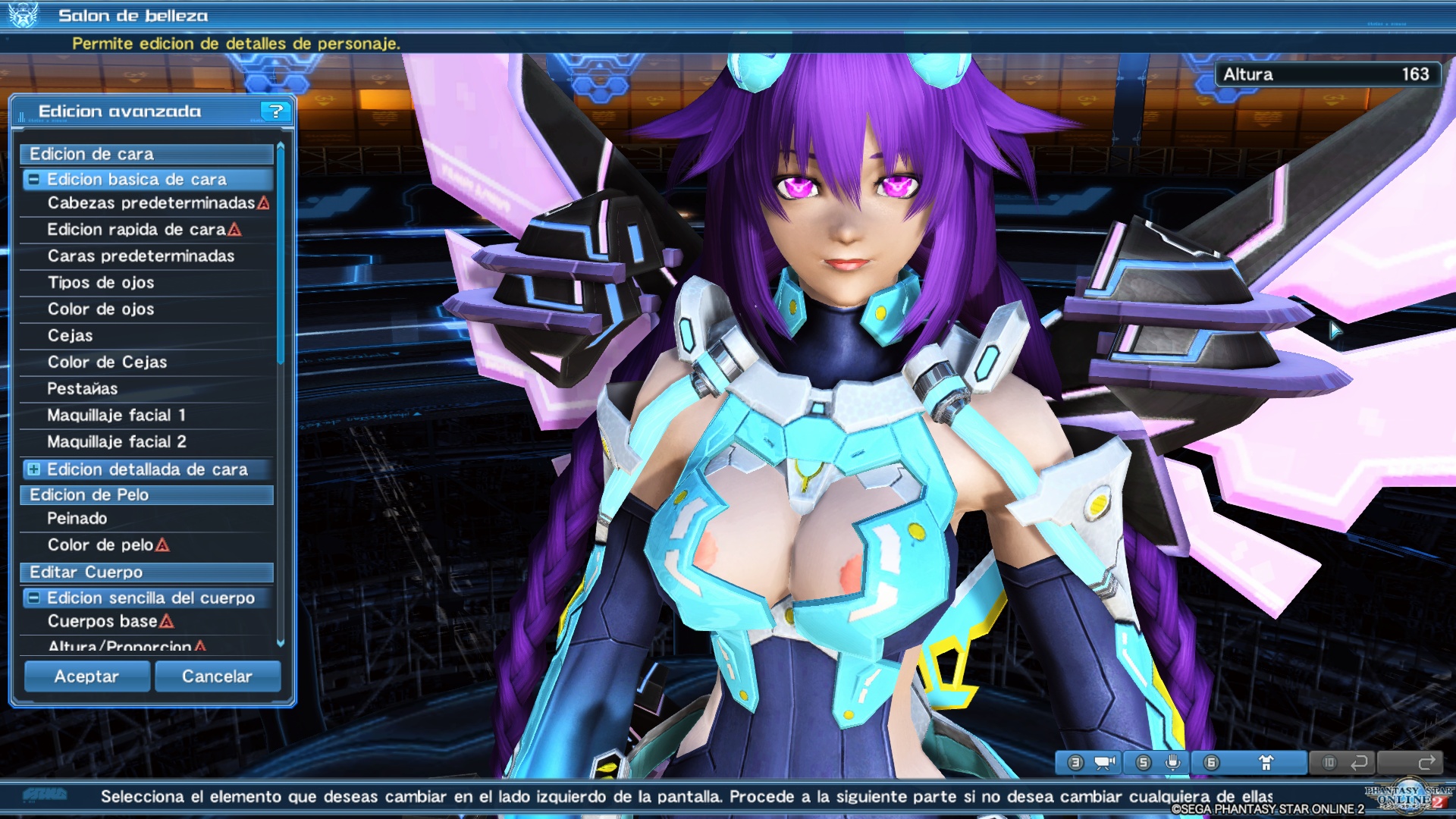The image size is (1456, 819).
Task: Select the numbered shortcut icon beside the camera
Action: [1075, 763]
